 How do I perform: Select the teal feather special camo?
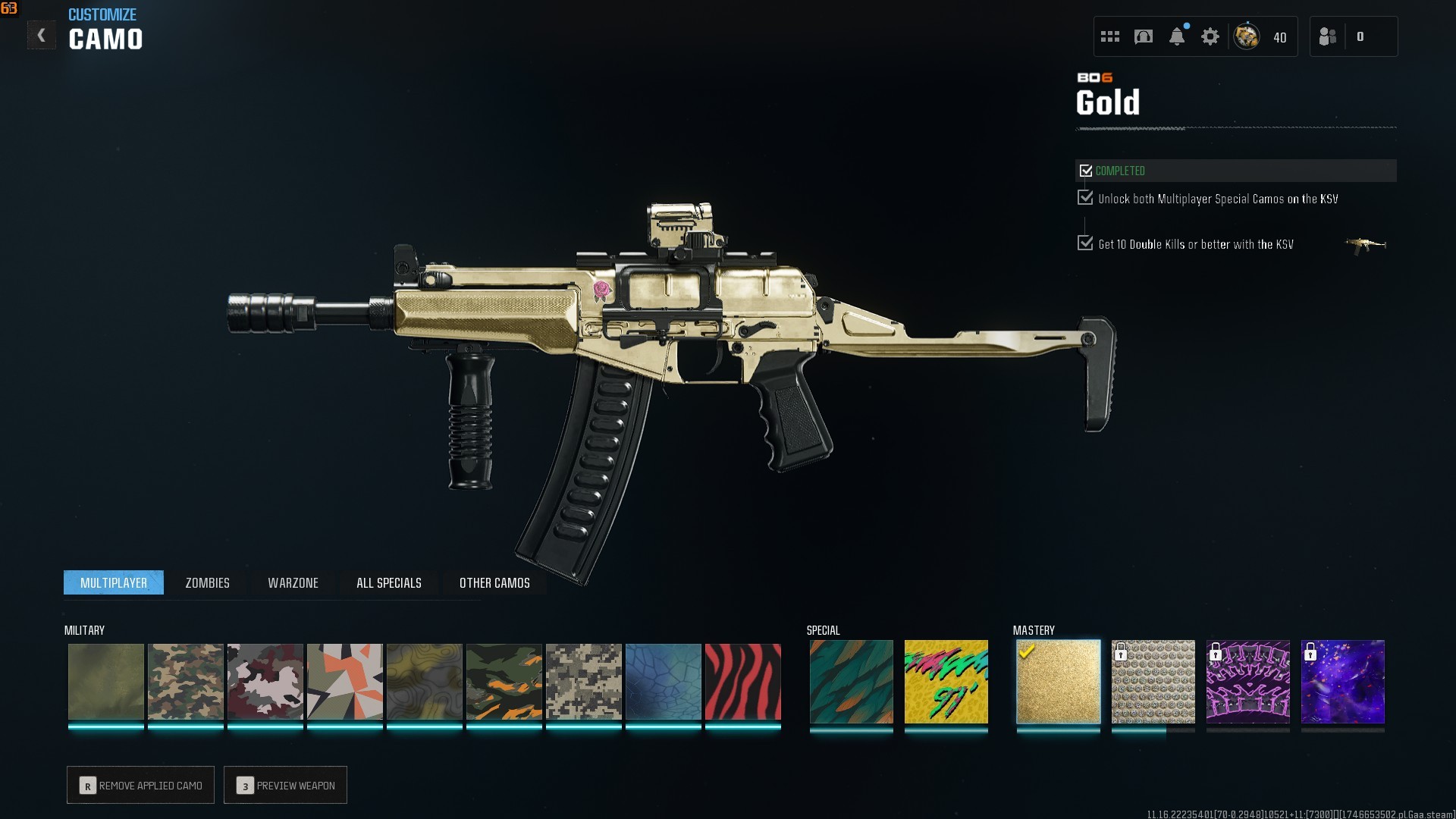[x=851, y=682]
